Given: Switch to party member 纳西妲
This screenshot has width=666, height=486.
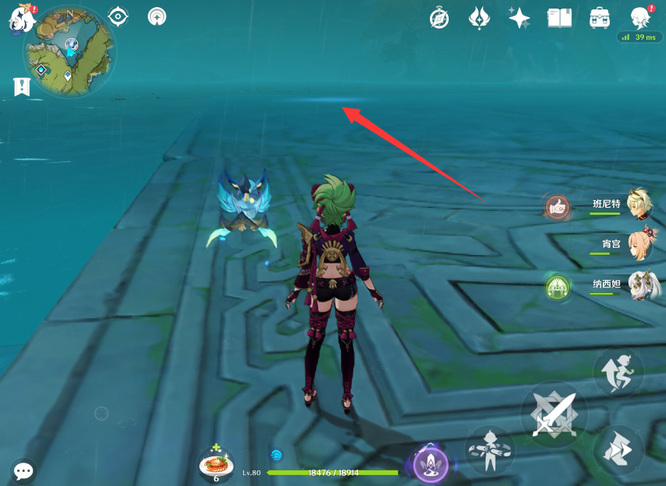Looking at the screenshot, I should [637, 286].
